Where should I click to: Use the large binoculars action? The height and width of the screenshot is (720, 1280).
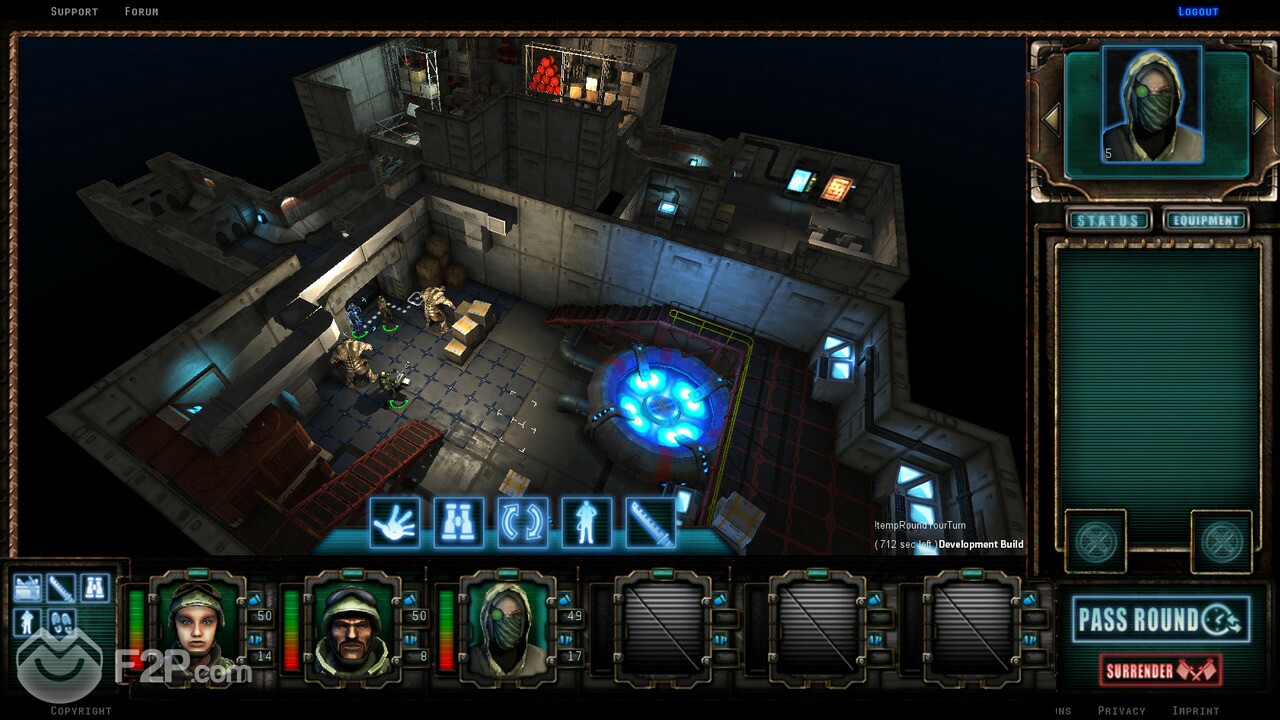coord(459,522)
